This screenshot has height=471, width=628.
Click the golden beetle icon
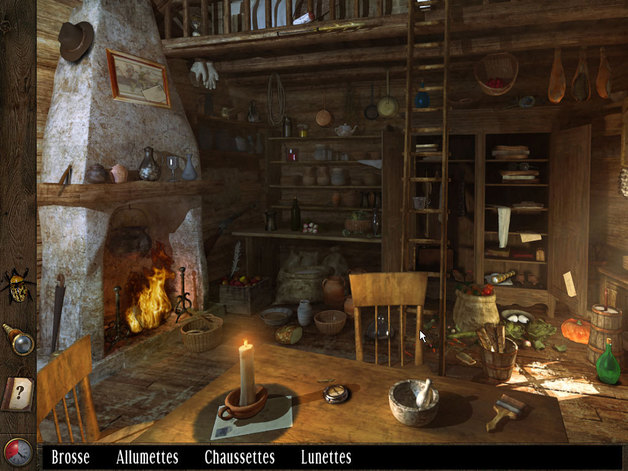18,287
